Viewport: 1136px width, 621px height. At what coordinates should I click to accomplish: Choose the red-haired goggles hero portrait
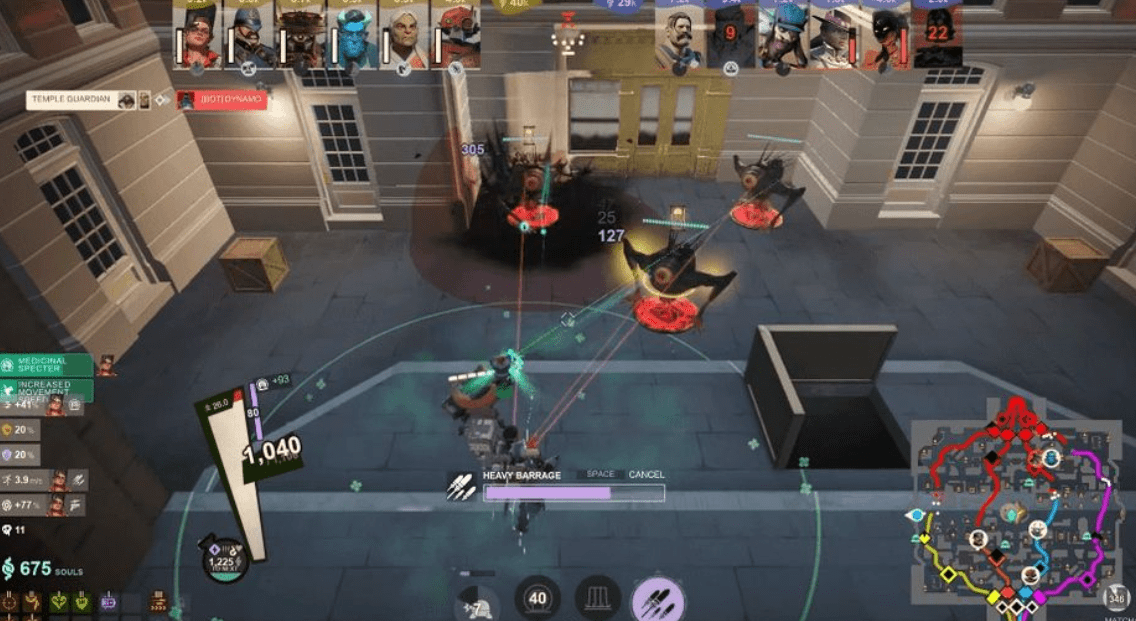pos(198,40)
